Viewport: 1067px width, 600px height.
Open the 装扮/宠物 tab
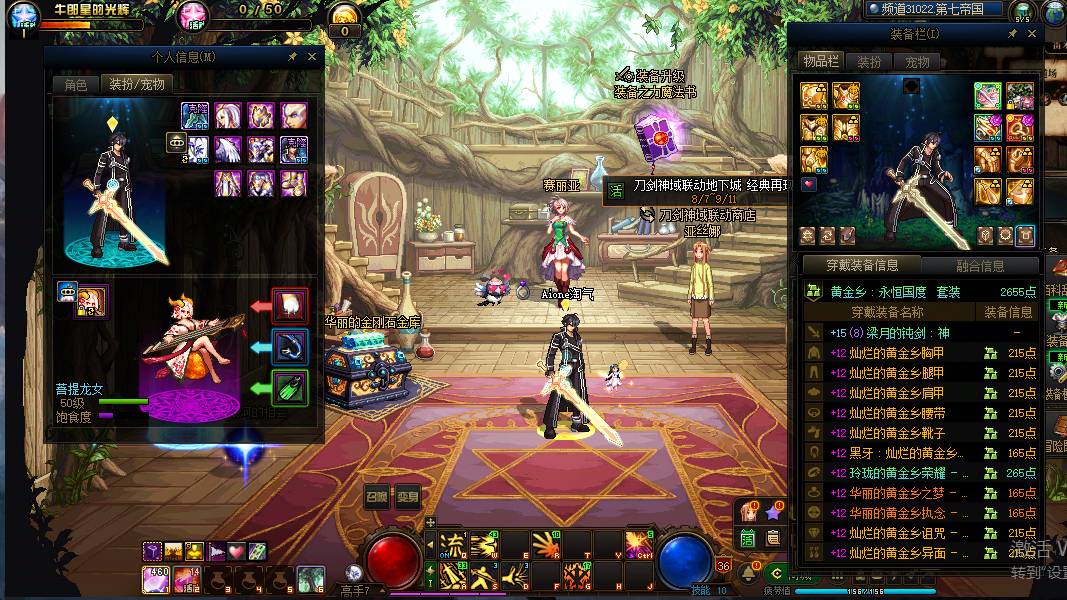tap(137, 85)
